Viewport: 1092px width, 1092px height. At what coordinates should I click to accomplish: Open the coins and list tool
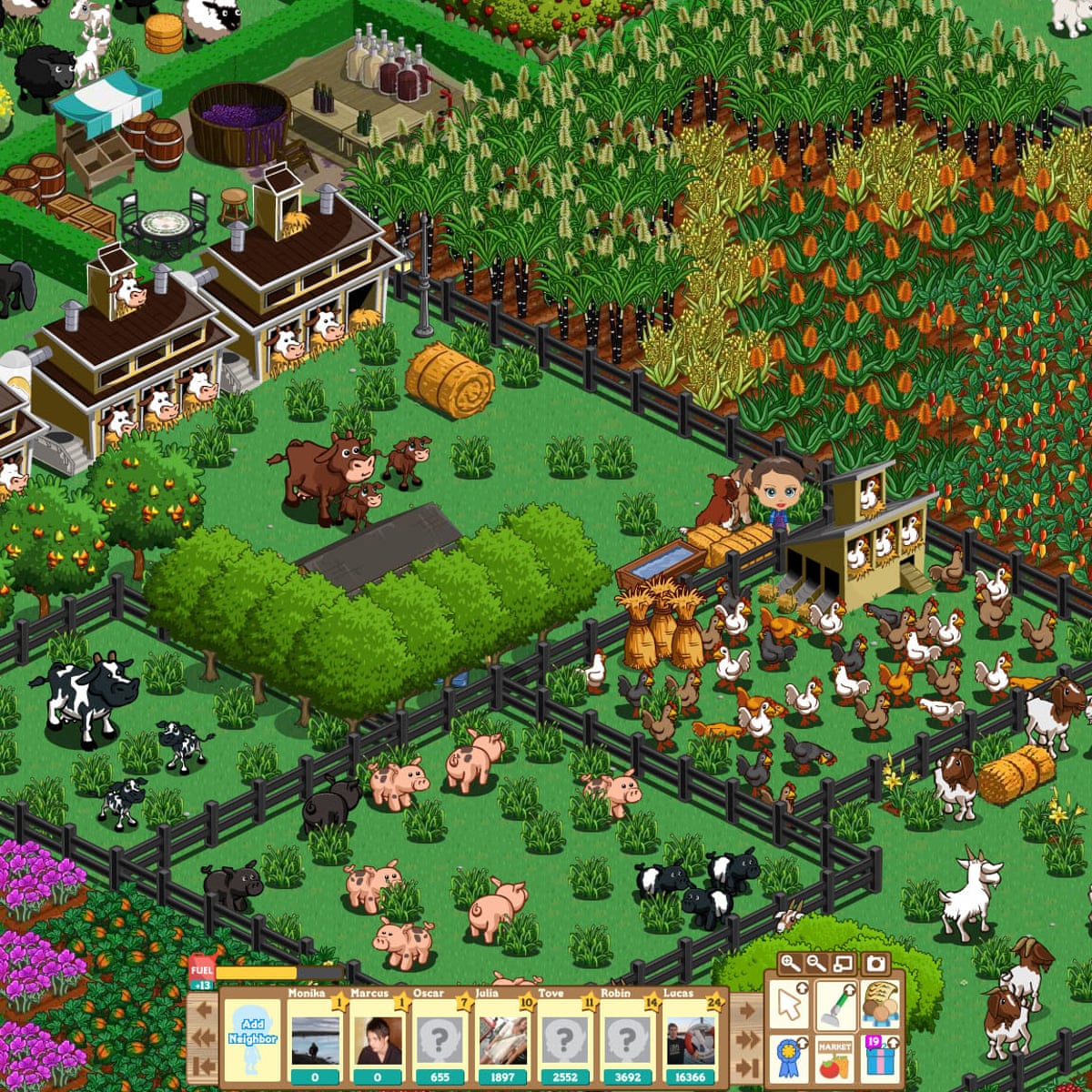tap(879, 1003)
